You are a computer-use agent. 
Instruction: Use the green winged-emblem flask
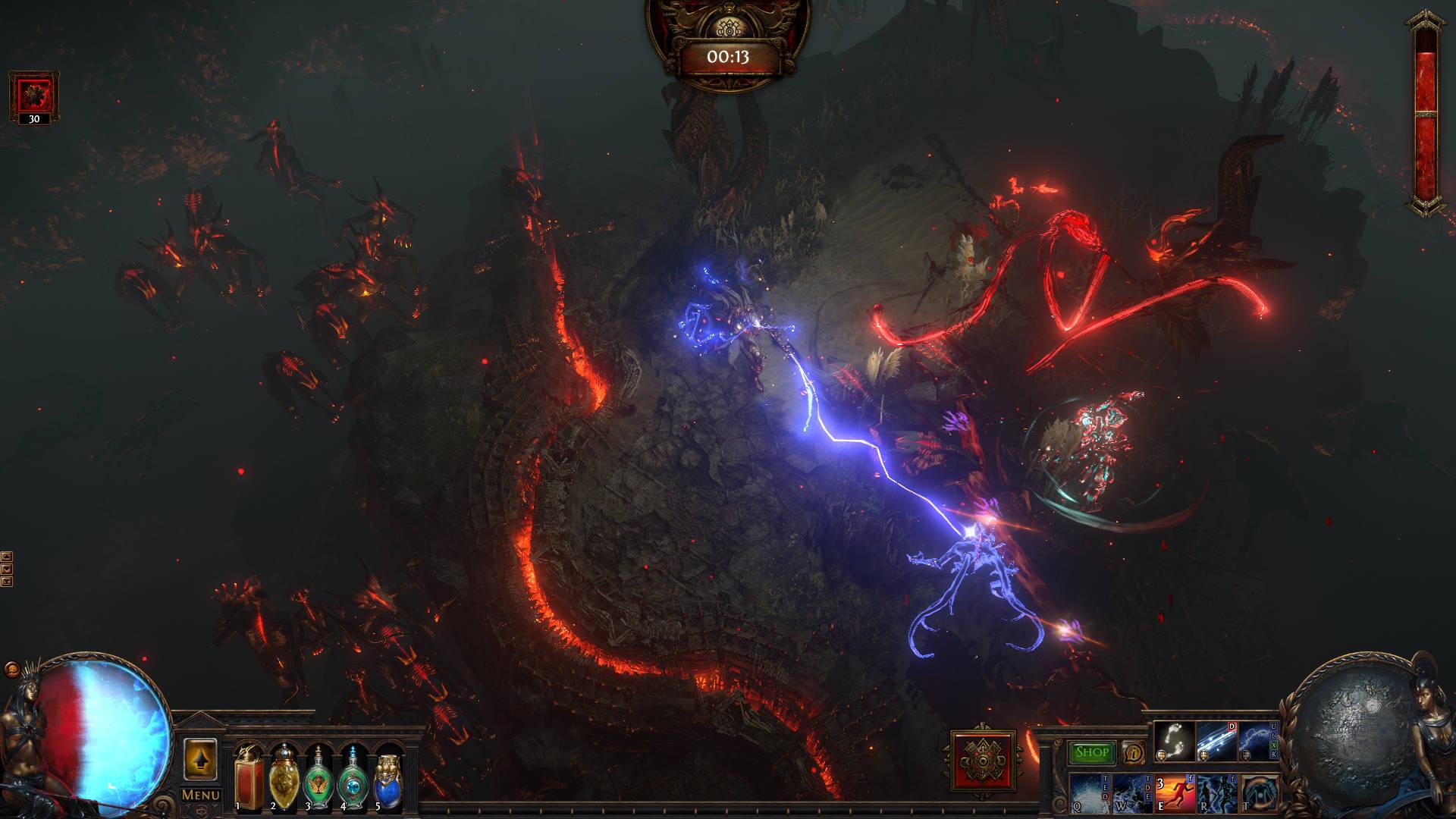point(318,777)
